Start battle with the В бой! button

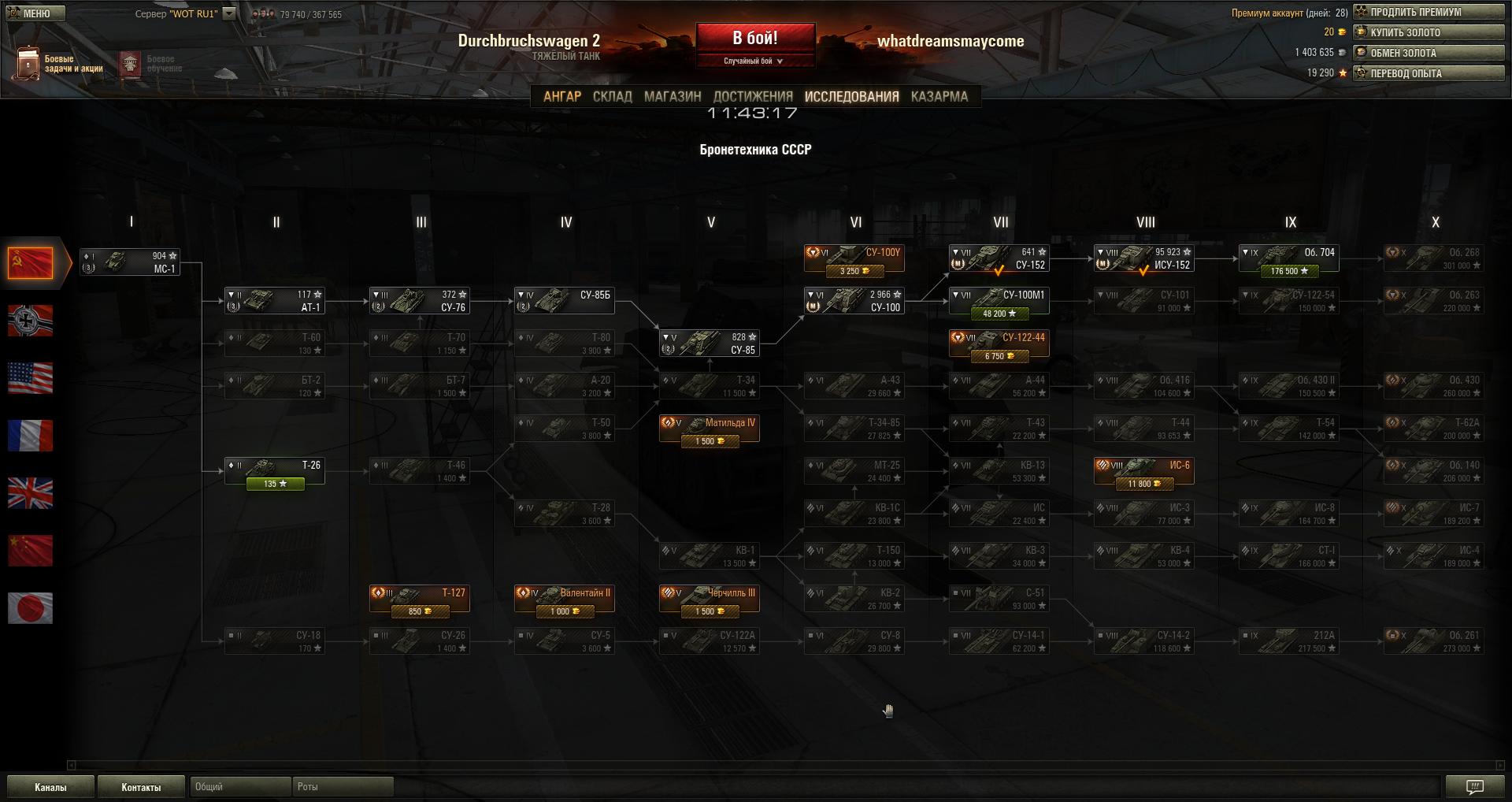[754, 38]
